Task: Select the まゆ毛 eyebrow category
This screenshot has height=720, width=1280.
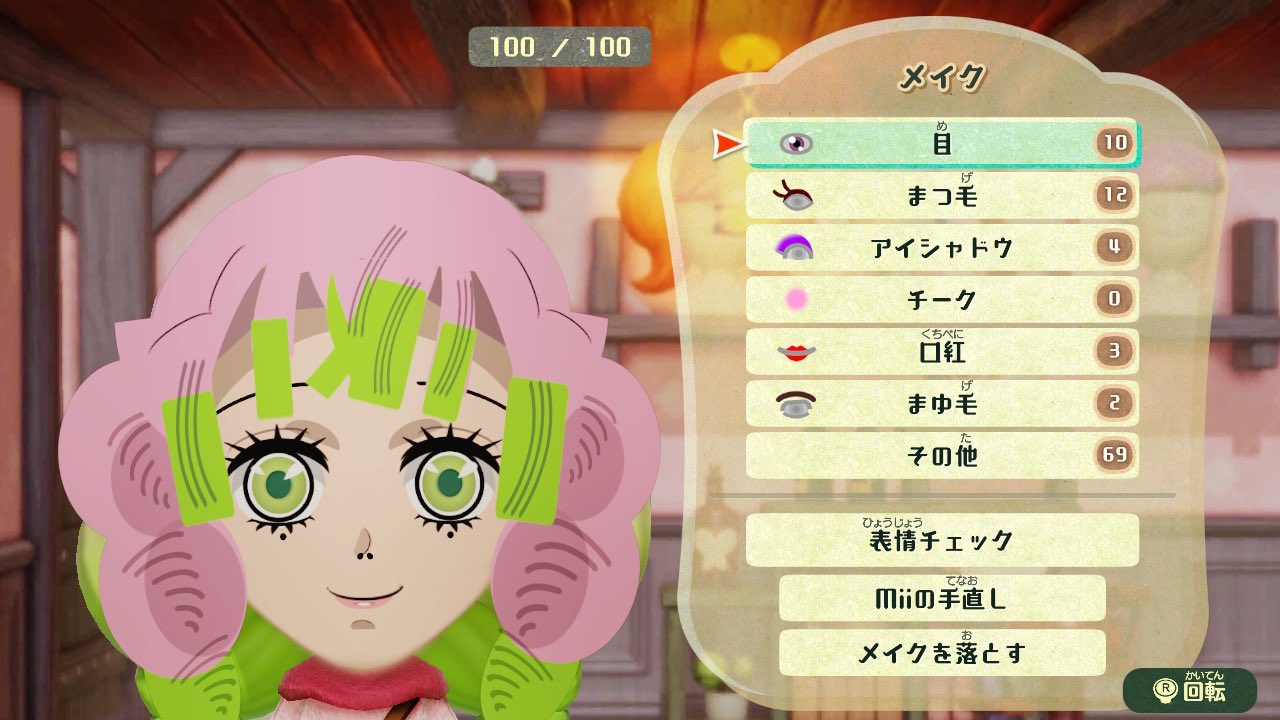Action: (940, 403)
